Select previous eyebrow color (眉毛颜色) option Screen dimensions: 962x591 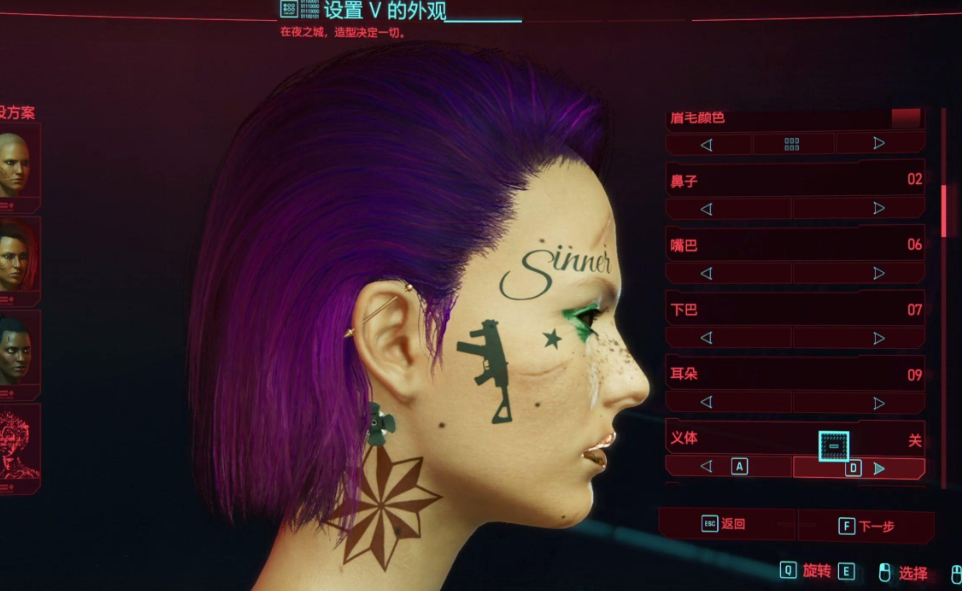[x=707, y=144]
